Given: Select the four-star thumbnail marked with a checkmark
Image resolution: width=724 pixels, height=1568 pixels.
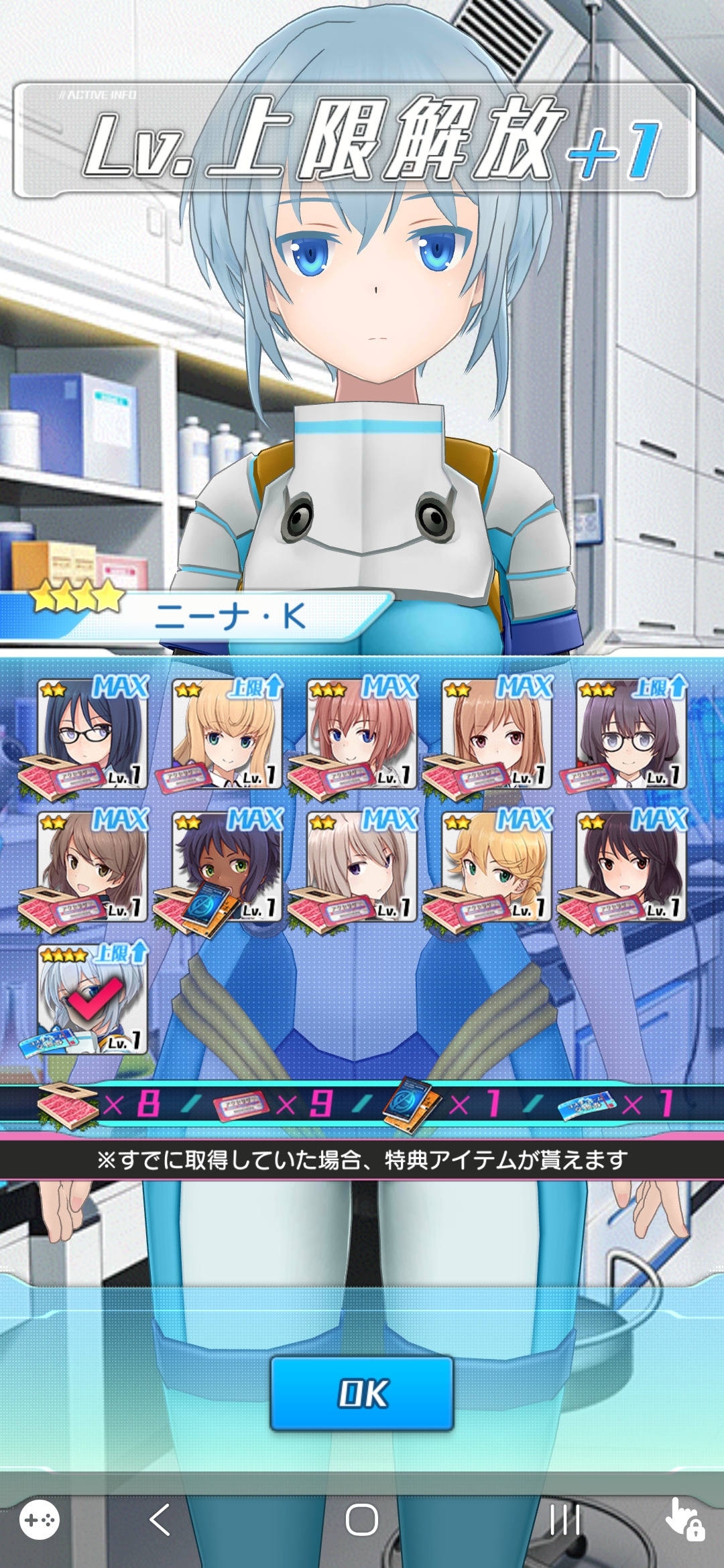Looking at the screenshot, I should pyautogui.click(x=92, y=1000).
